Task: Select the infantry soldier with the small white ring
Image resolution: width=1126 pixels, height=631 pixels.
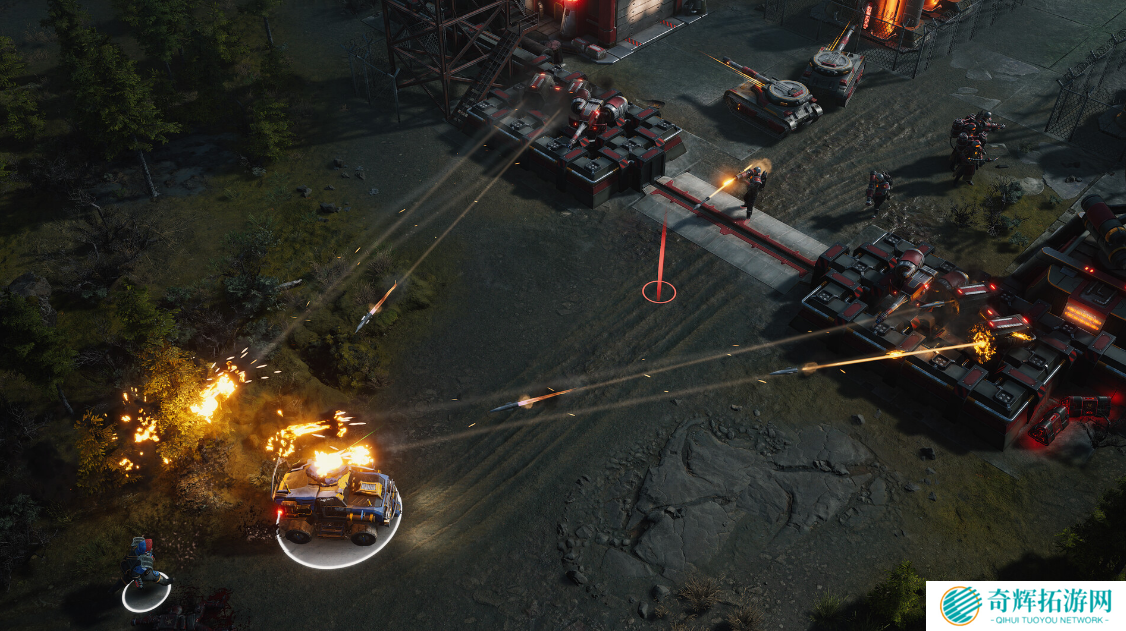Action: coord(144,567)
